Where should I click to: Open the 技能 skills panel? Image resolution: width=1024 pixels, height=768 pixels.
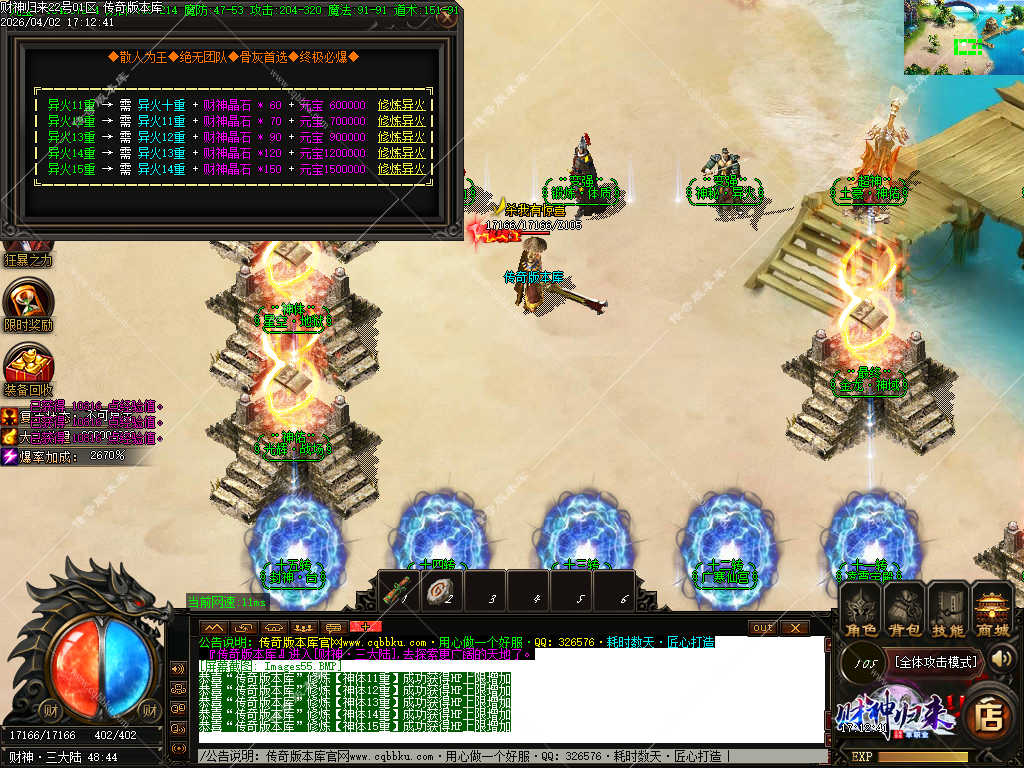coord(948,610)
